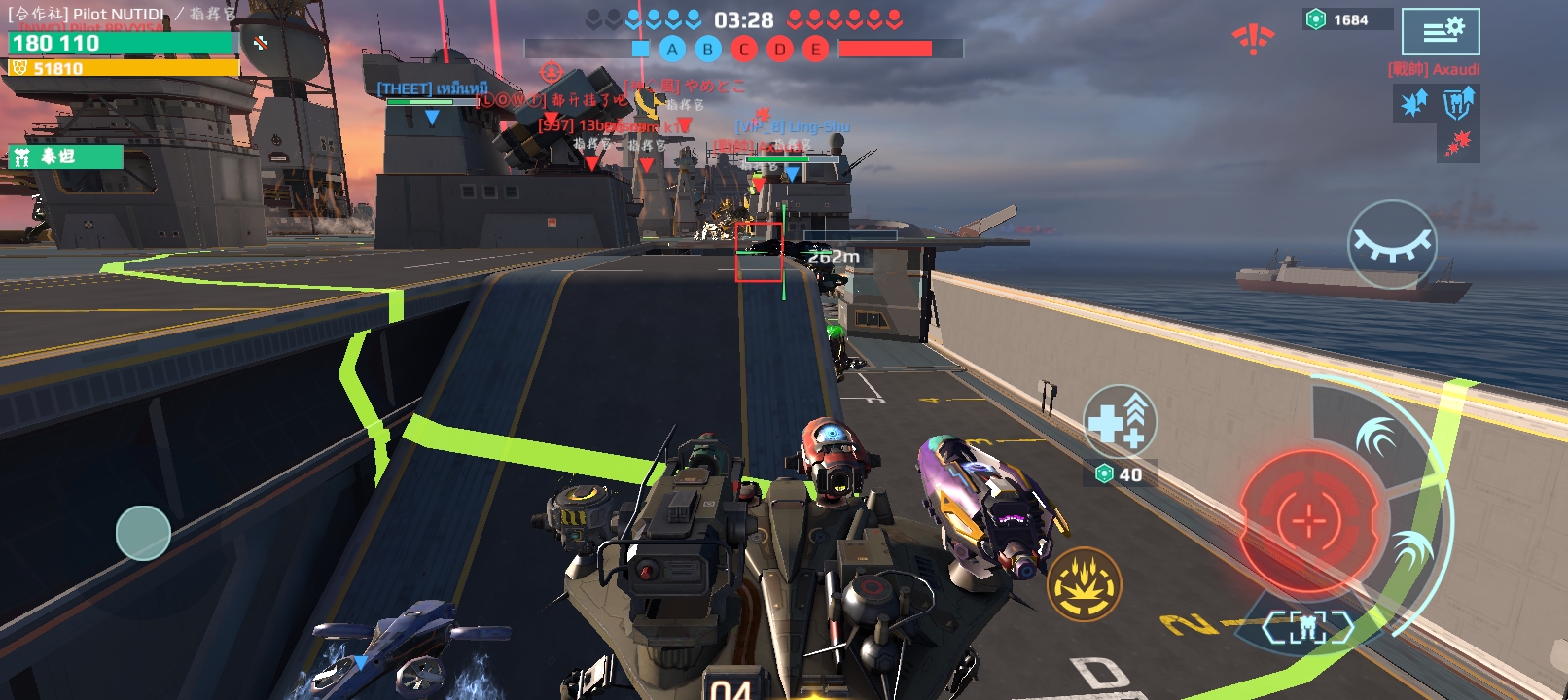Image resolution: width=1568 pixels, height=700 pixels.
Task: Select beacon D indicator
Action: [x=780, y=50]
